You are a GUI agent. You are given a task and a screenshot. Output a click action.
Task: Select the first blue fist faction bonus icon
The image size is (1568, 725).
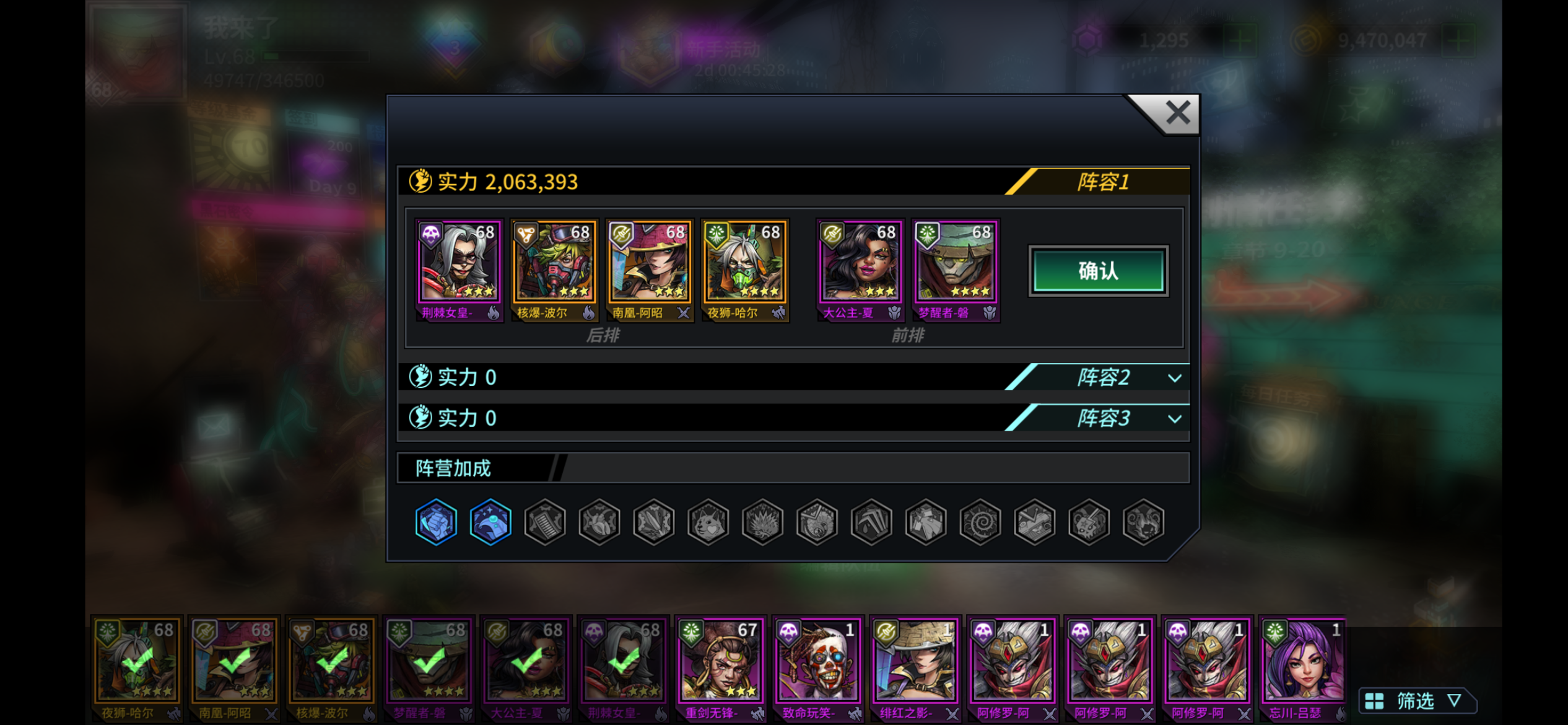pyautogui.click(x=436, y=522)
